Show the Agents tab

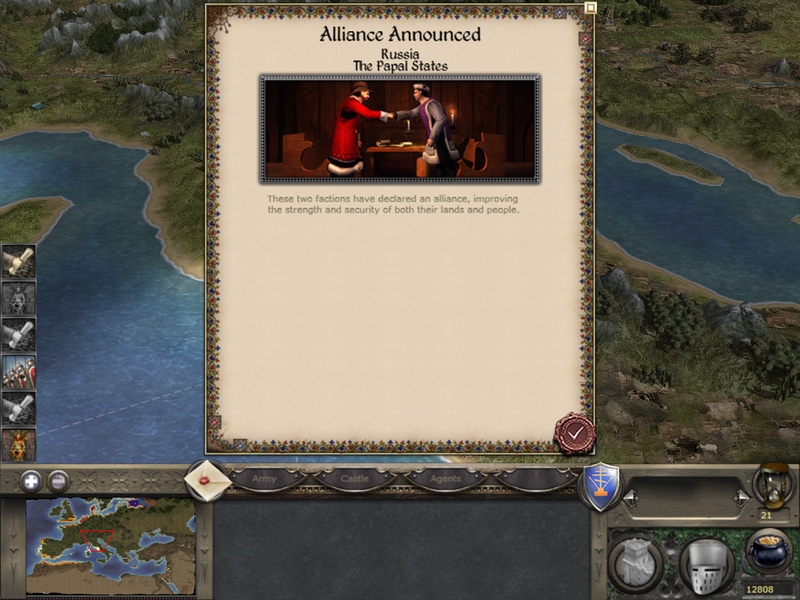coord(445,479)
